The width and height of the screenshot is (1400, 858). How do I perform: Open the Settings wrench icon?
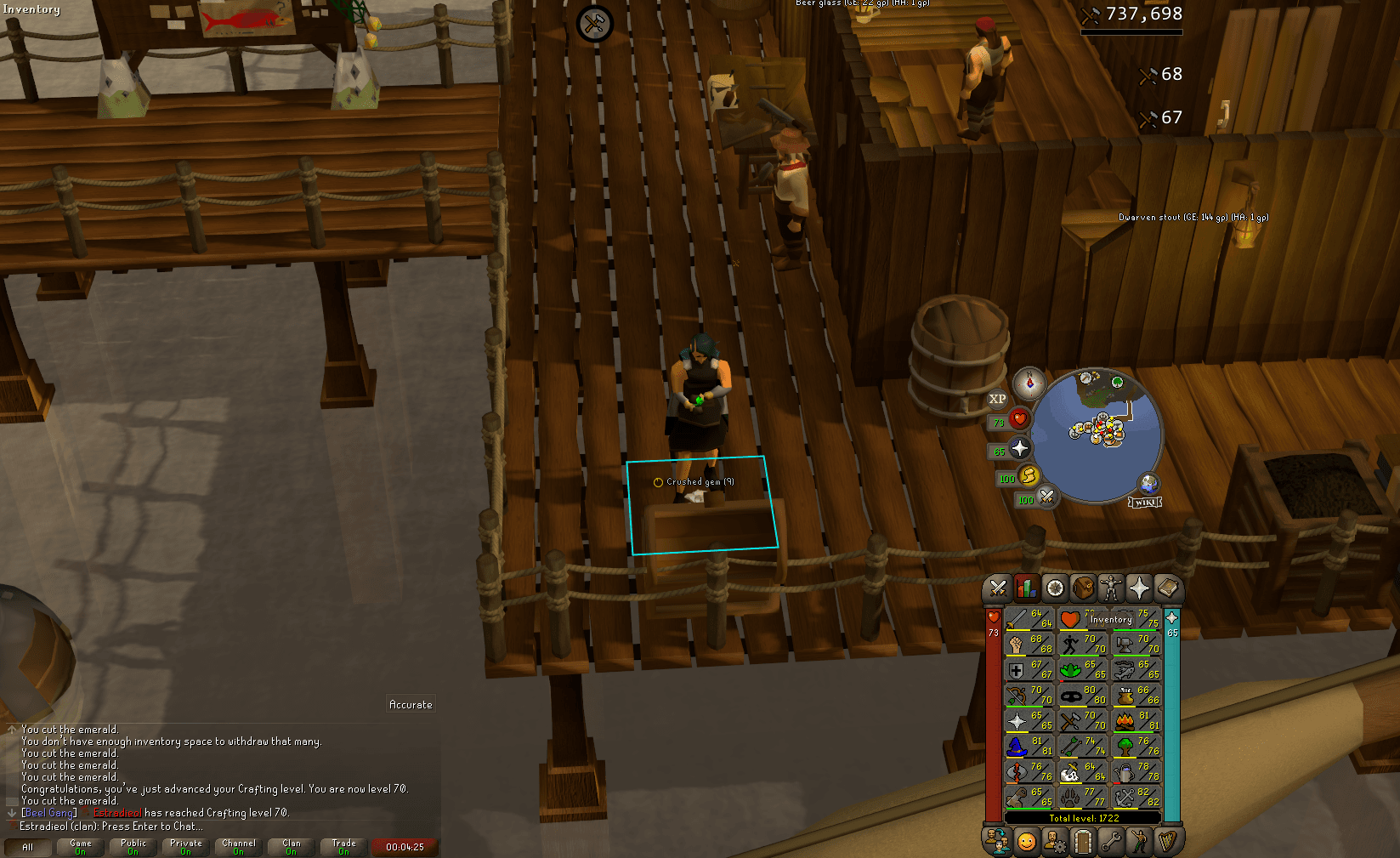coord(1112,842)
